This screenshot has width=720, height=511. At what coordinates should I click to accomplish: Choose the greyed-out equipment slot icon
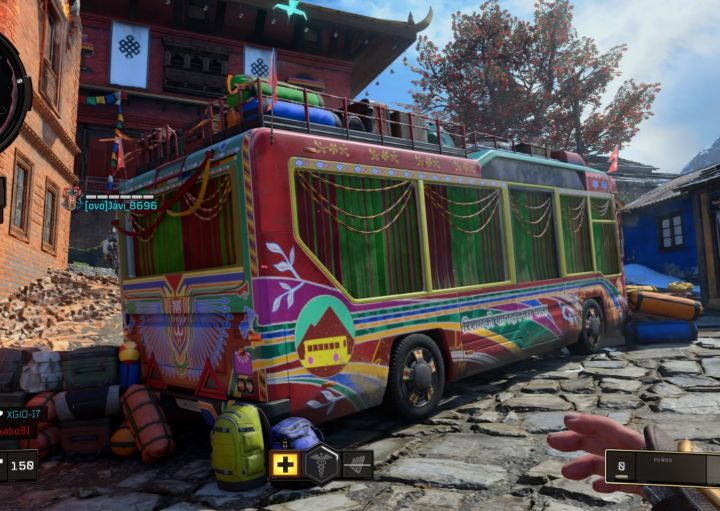tap(357, 464)
